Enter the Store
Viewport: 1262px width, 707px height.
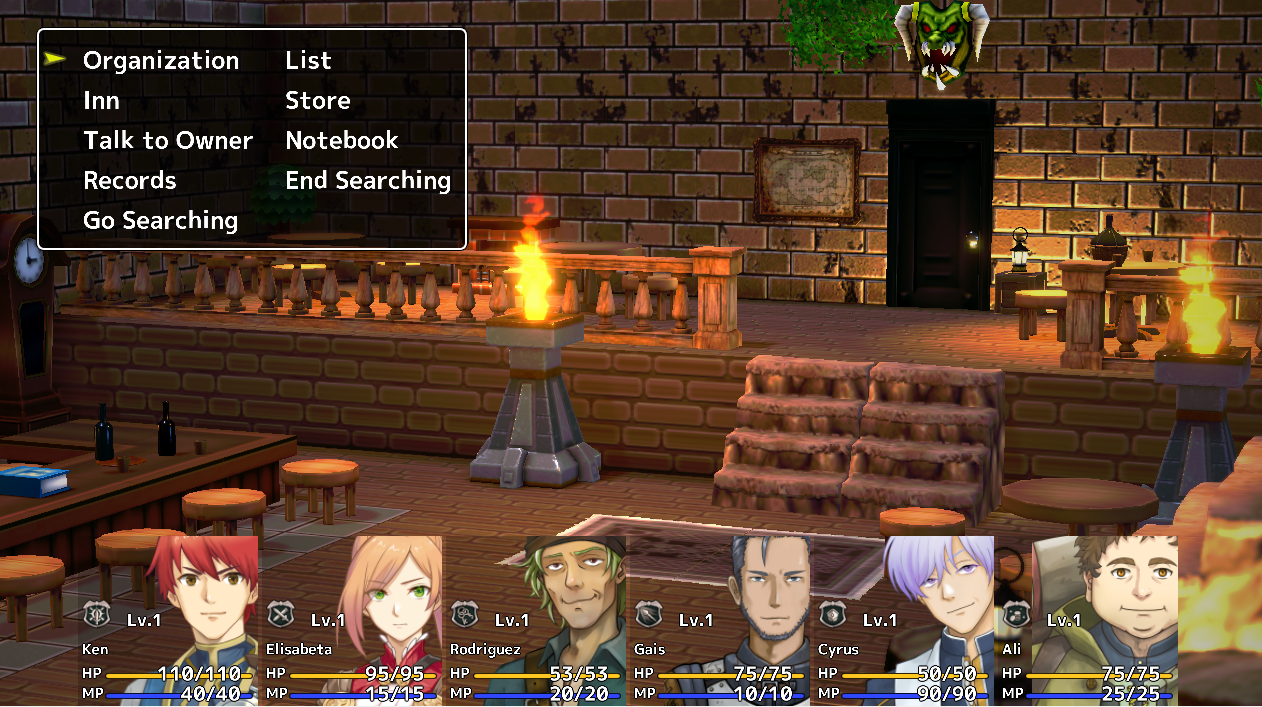tap(318, 101)
